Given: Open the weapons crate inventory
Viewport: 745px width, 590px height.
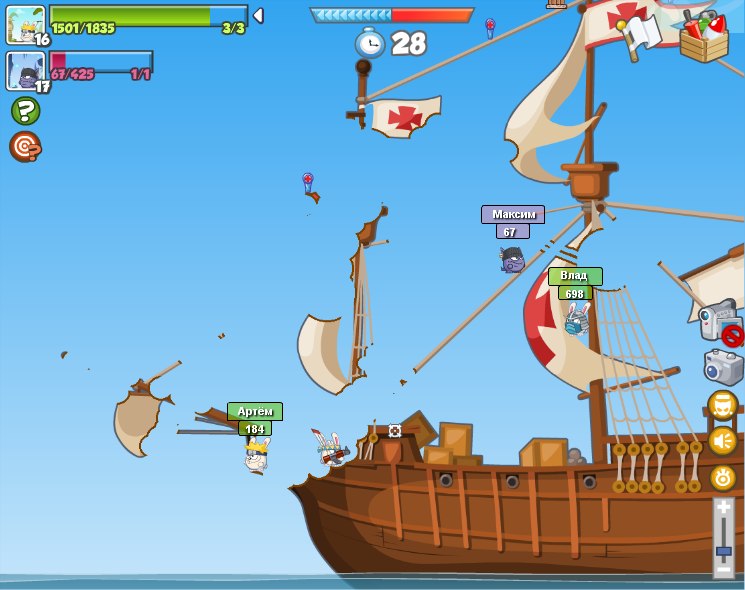Looking at the screenshot, I should pyautogui.click(x=704, y=36).
